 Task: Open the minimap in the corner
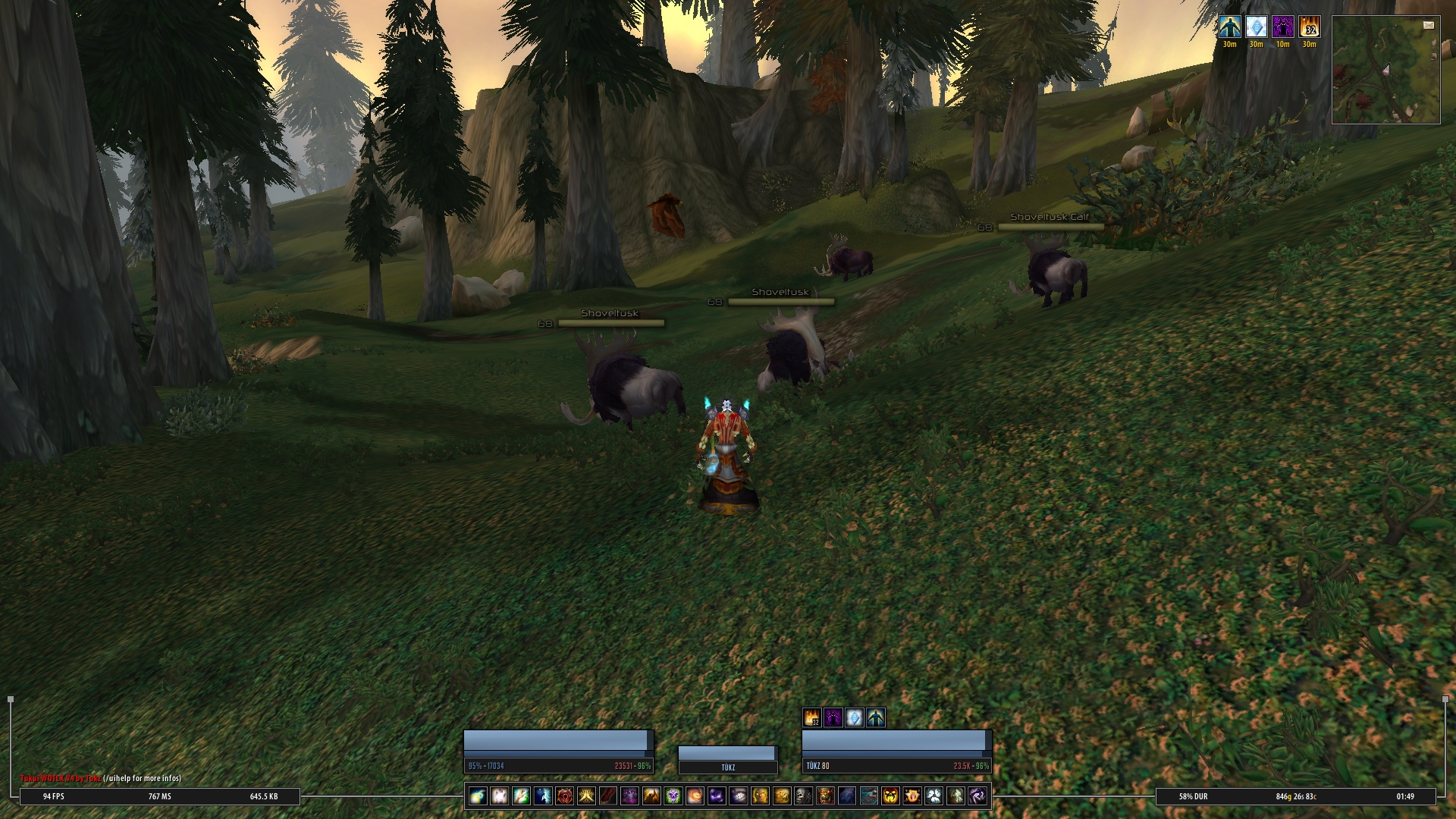(1385, 70)
